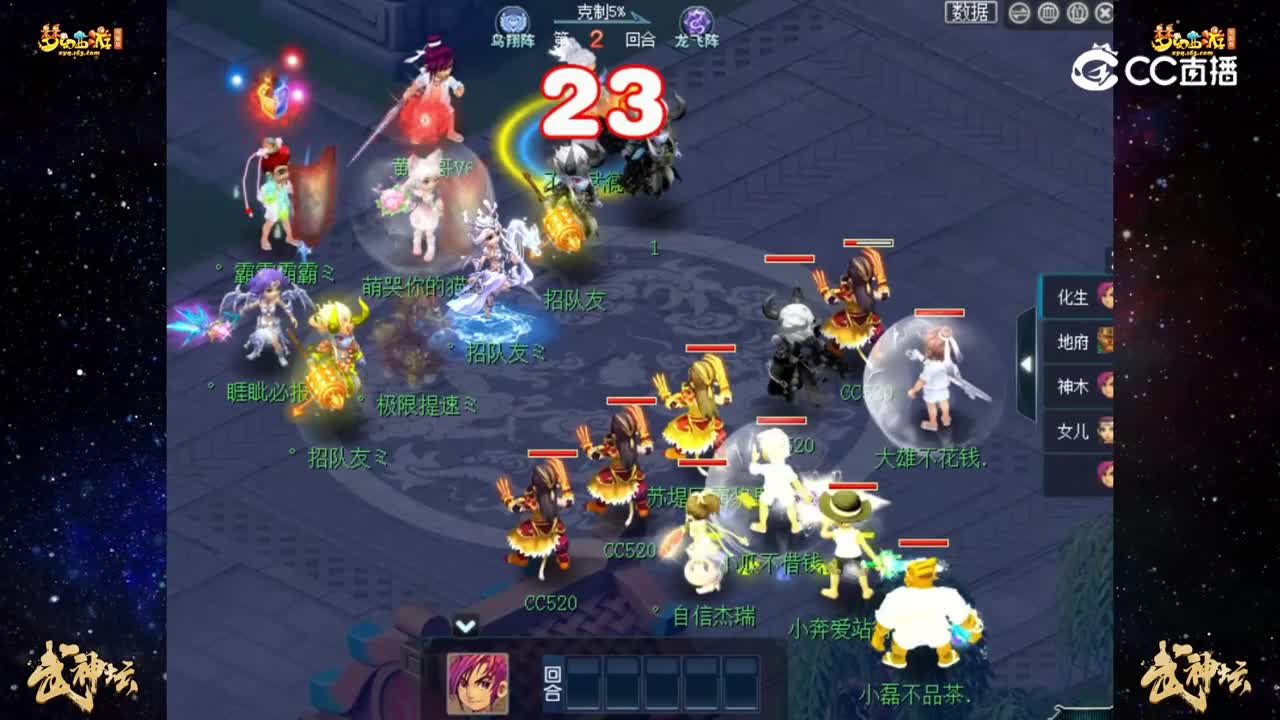This screenshot has height=720, width=1280.
Task: Open the second circular icon before the X
Action: pos(1075,13)
